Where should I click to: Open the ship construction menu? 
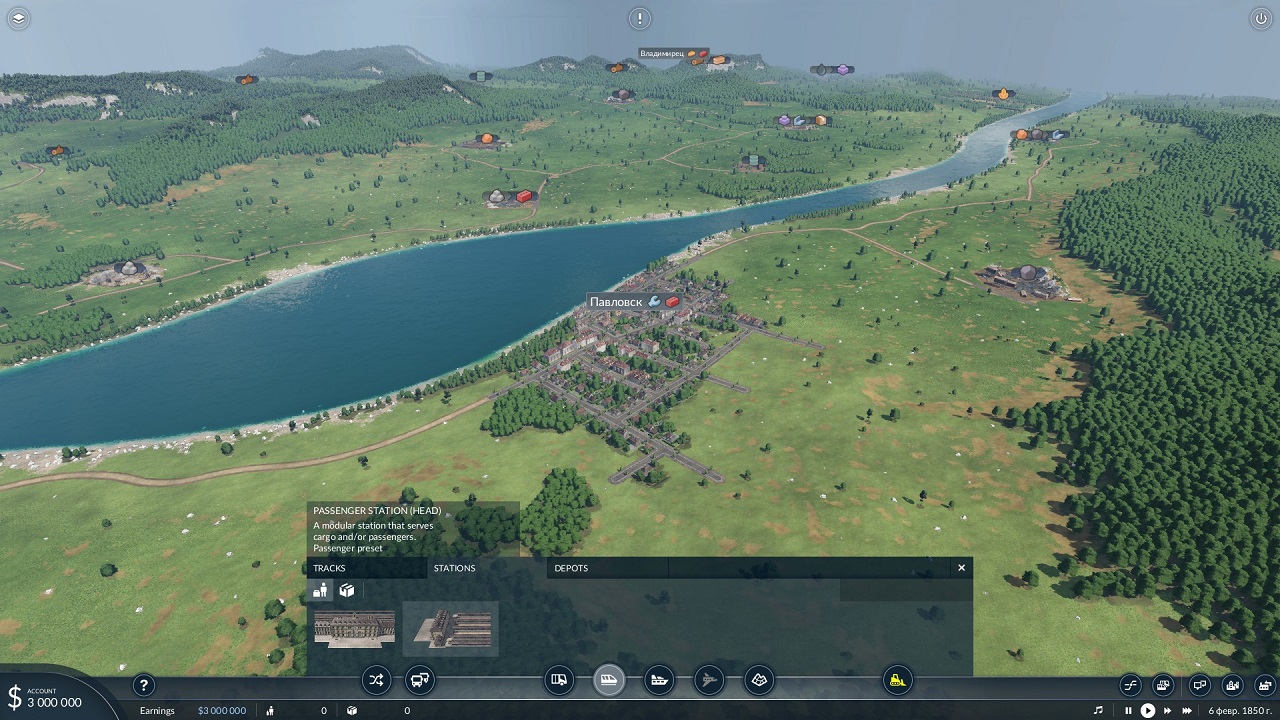(659, 681)
